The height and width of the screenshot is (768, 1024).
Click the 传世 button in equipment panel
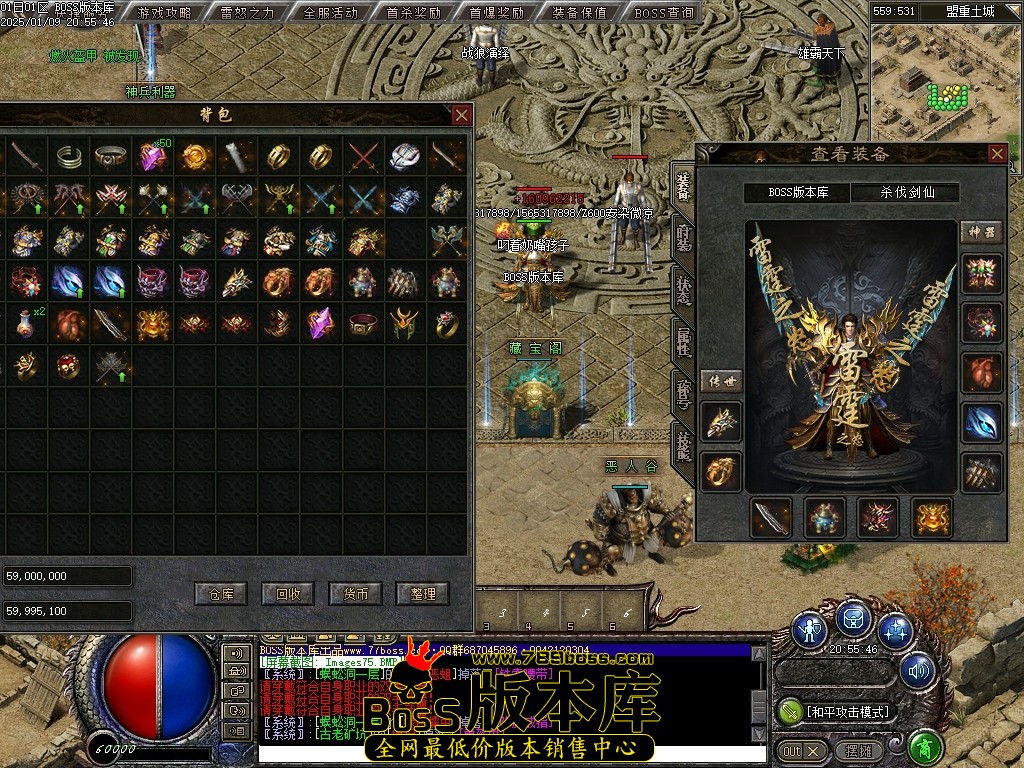[720, 381]
